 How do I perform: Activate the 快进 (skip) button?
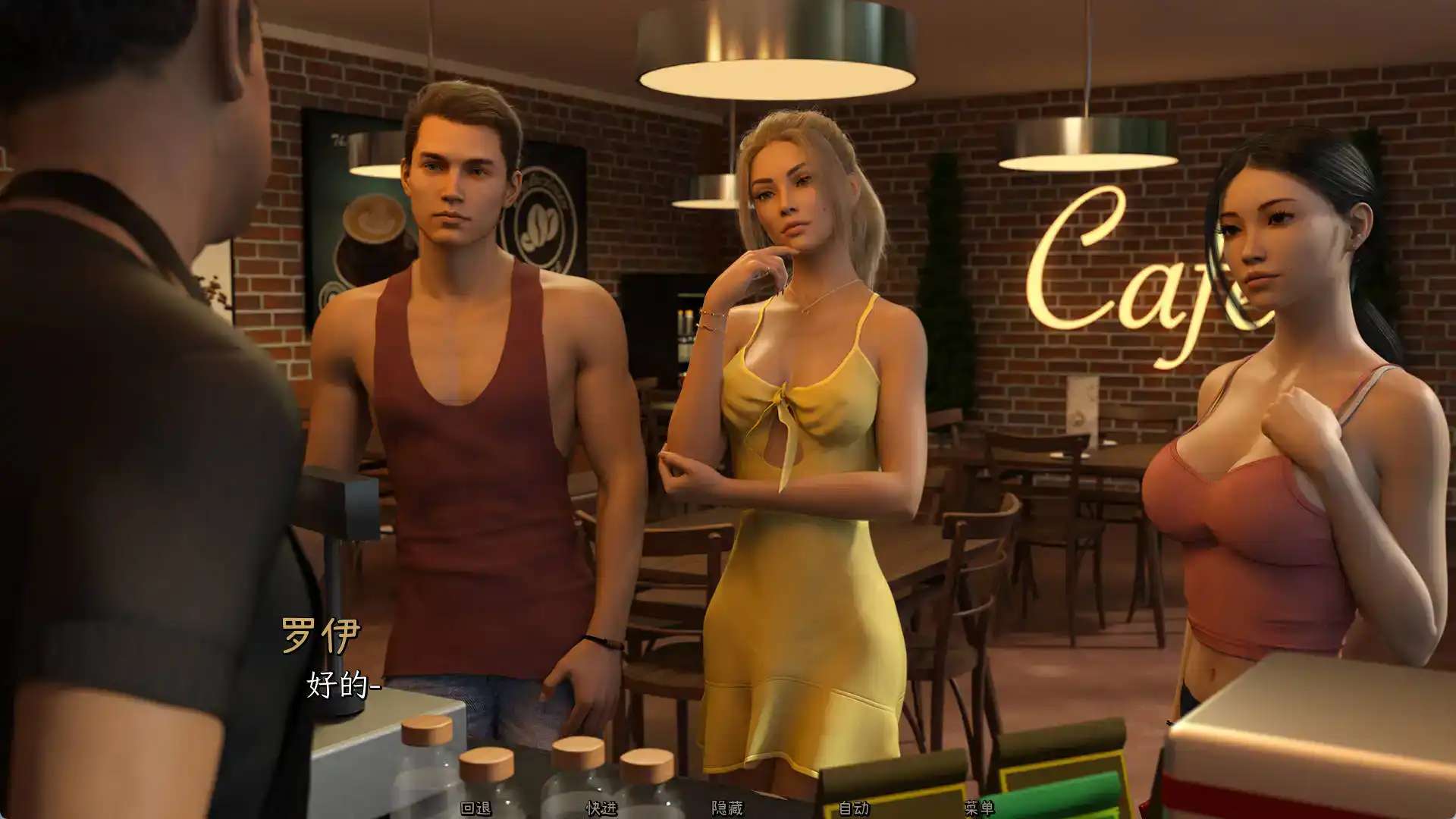(601, 808)
